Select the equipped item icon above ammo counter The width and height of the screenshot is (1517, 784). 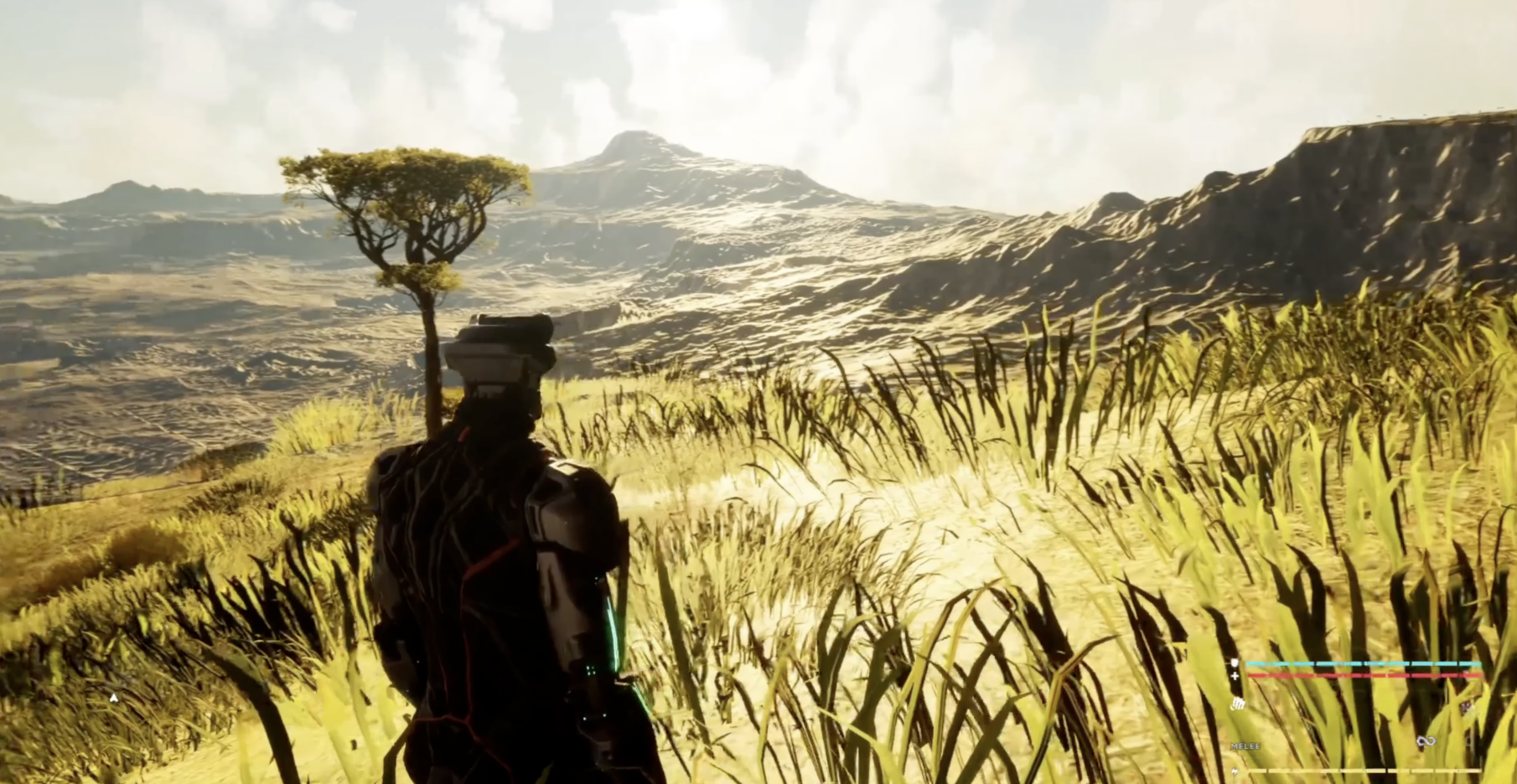point(1237,705)
